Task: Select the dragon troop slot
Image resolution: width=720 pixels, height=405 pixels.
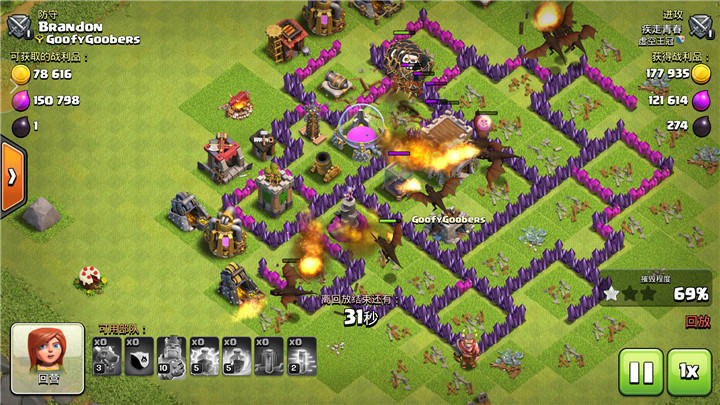Action: [x=106, y=355]
